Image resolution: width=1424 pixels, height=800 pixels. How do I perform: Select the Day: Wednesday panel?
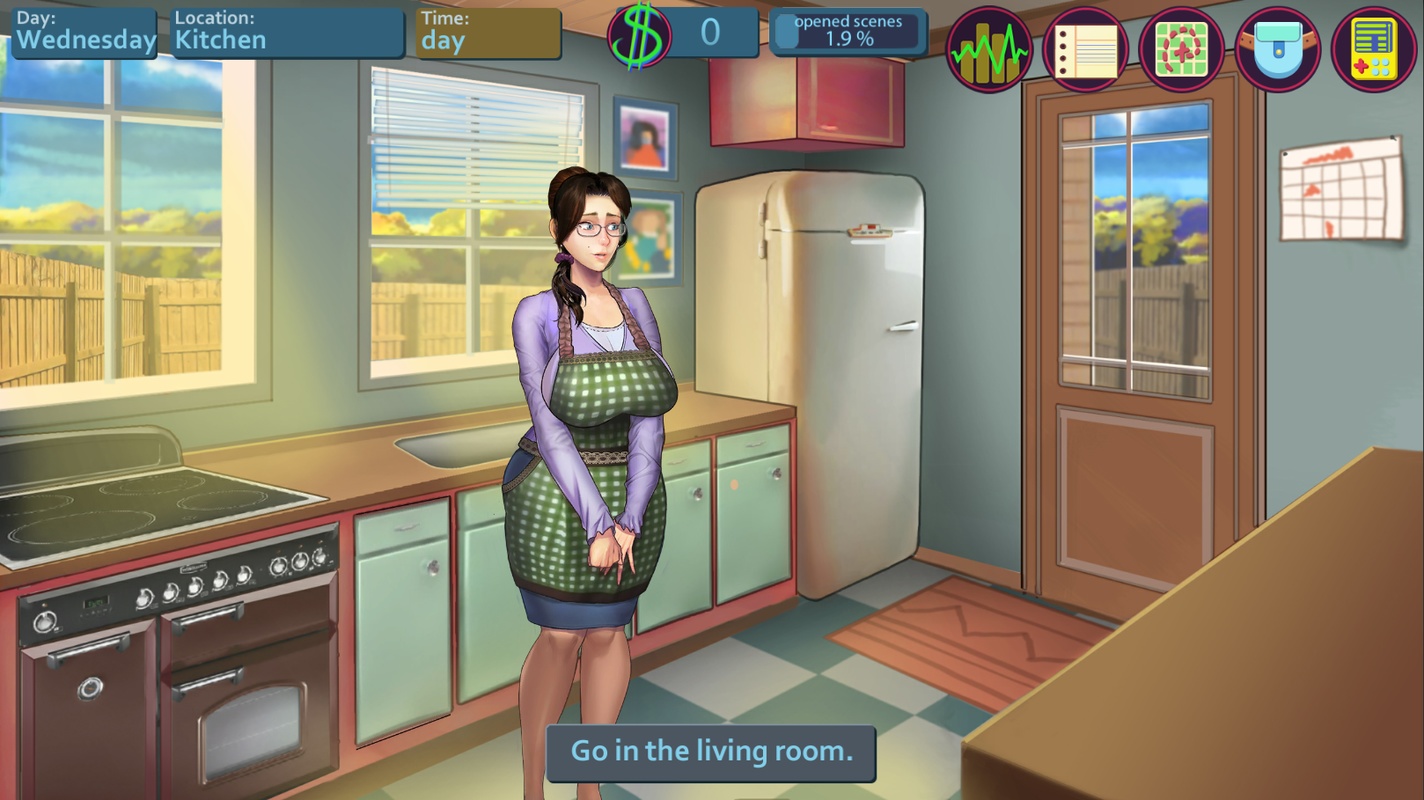tap(85, 30)
